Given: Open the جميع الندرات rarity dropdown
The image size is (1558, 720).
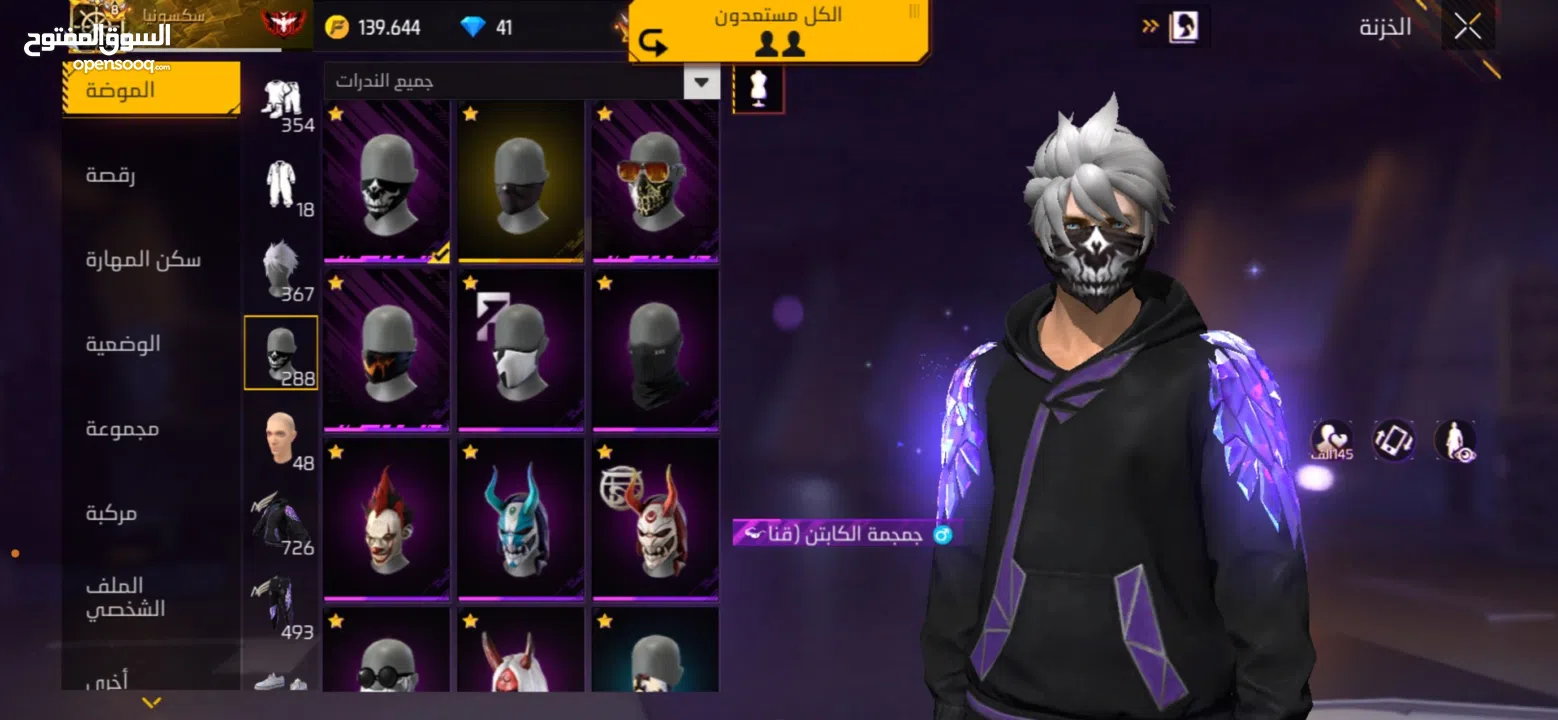Looking at the screenshot, I should (x=701, y=81).
